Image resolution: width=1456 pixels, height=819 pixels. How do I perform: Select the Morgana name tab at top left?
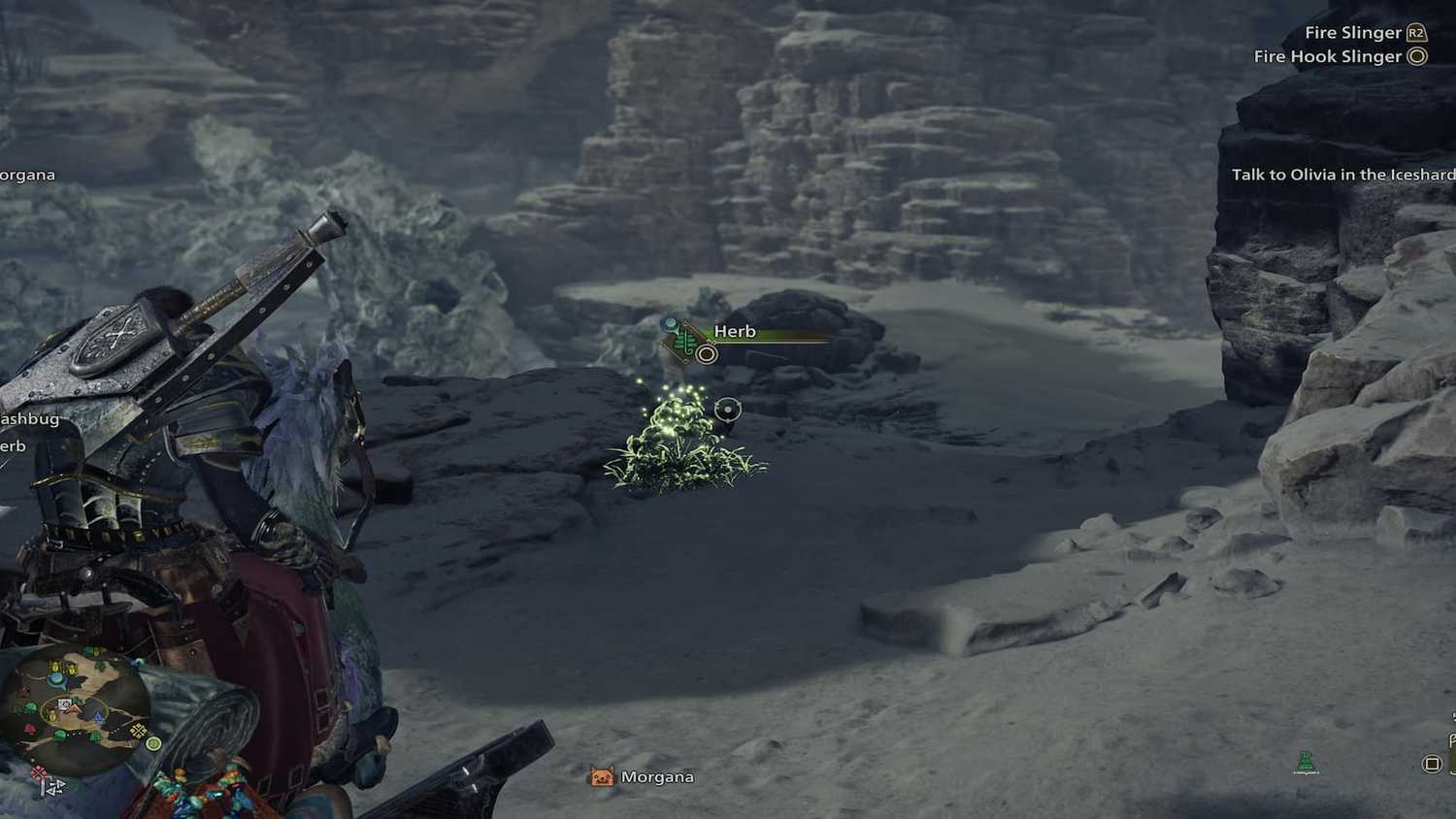pyautogui.click(x=26, y=175)
